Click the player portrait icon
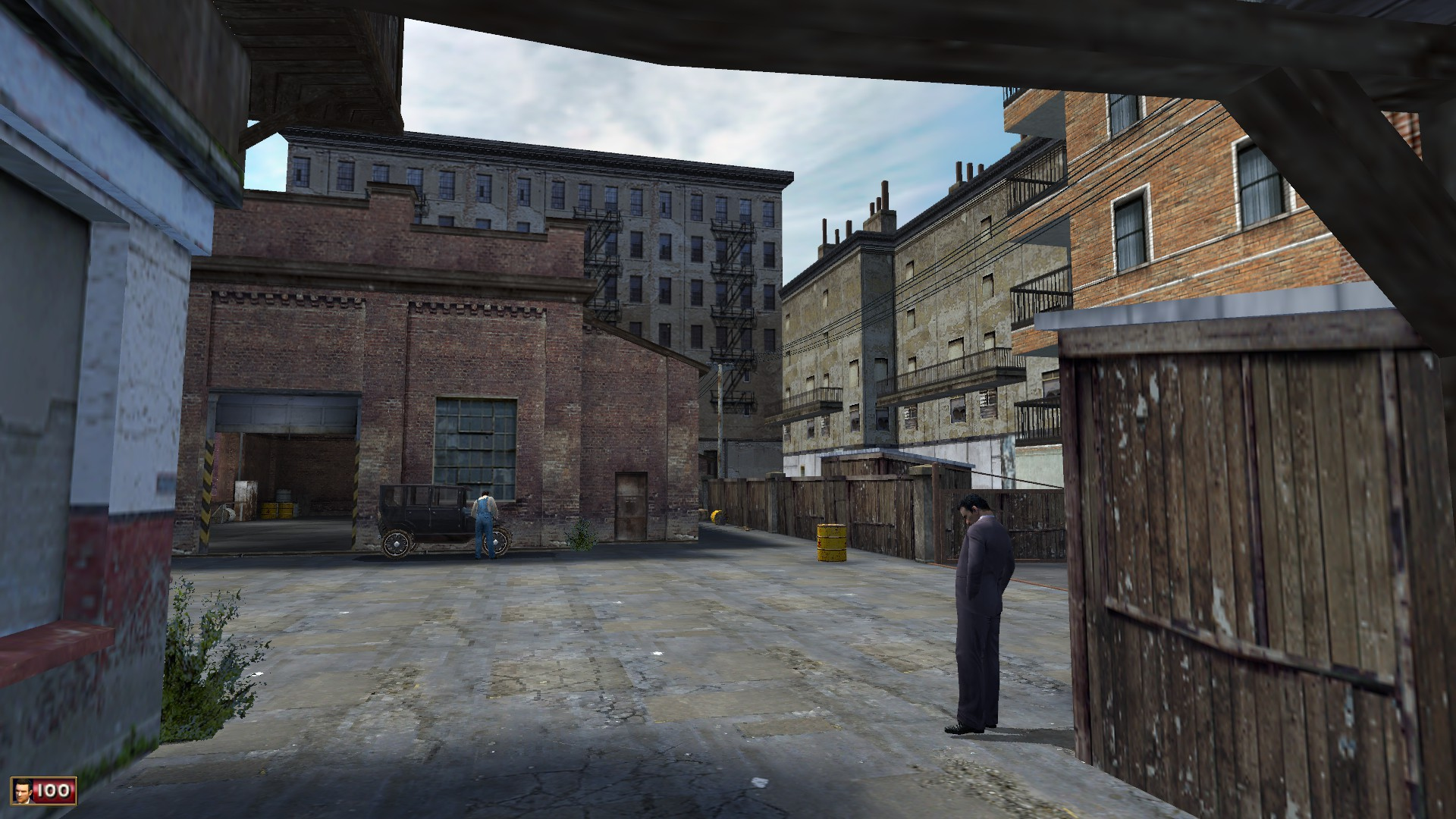This screenshot has width=1456, height=819. (24, 791)
